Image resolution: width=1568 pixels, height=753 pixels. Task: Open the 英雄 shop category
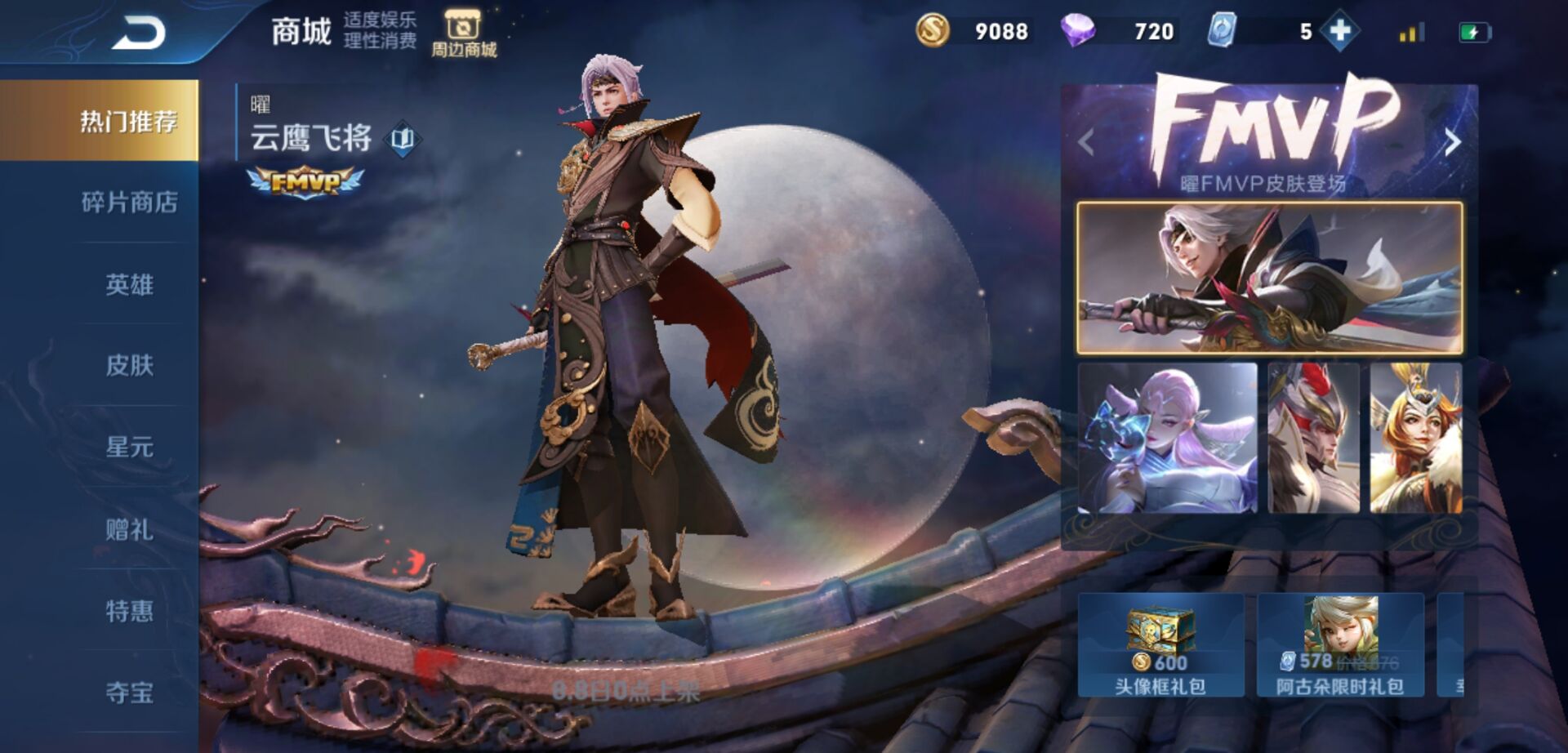[129, 284]
